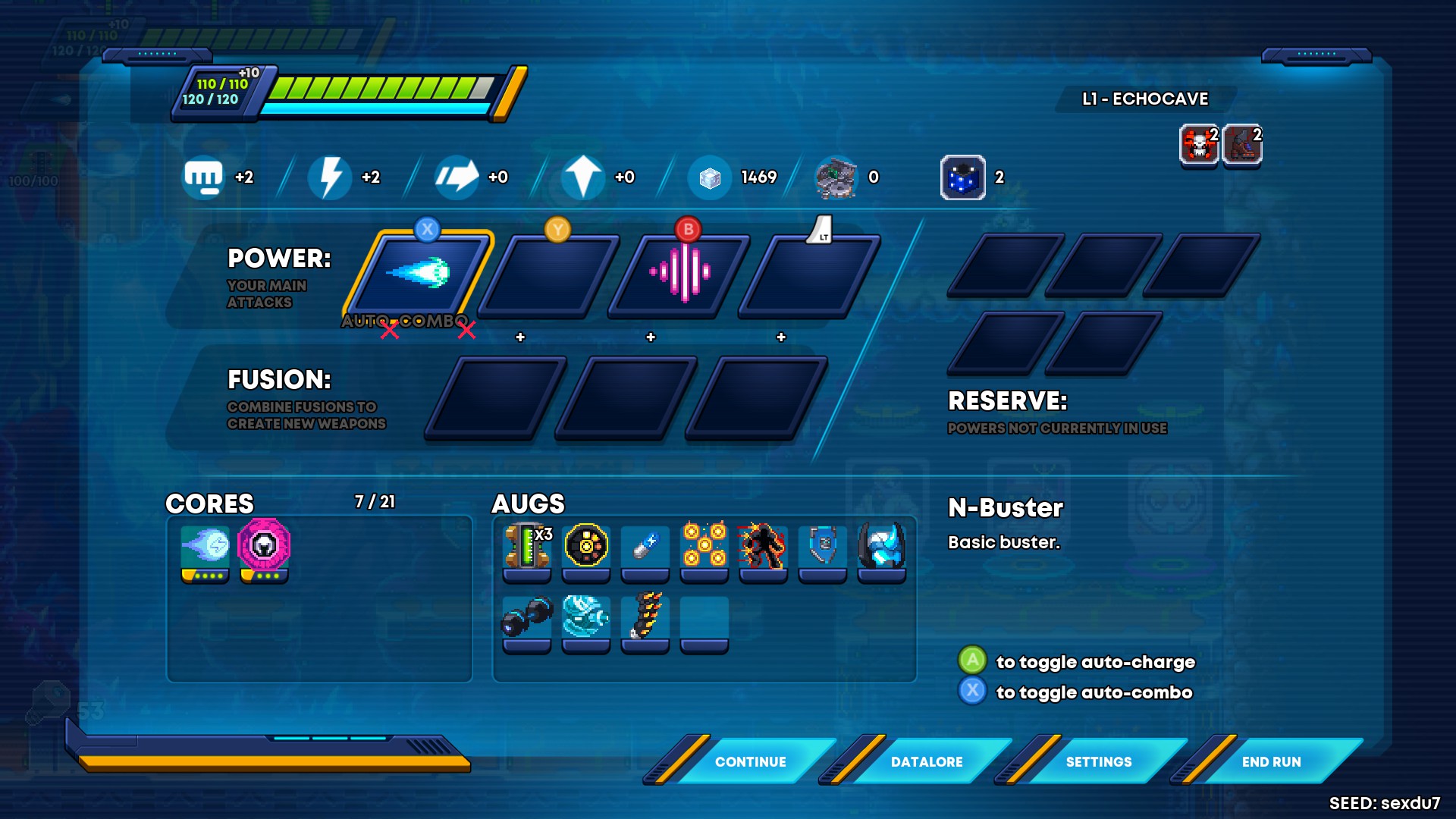Image resolution: width=1456 pixels, height=819 pixels.
Task: Click the red skull modifier icon
Action: [x=1199, y=144]
